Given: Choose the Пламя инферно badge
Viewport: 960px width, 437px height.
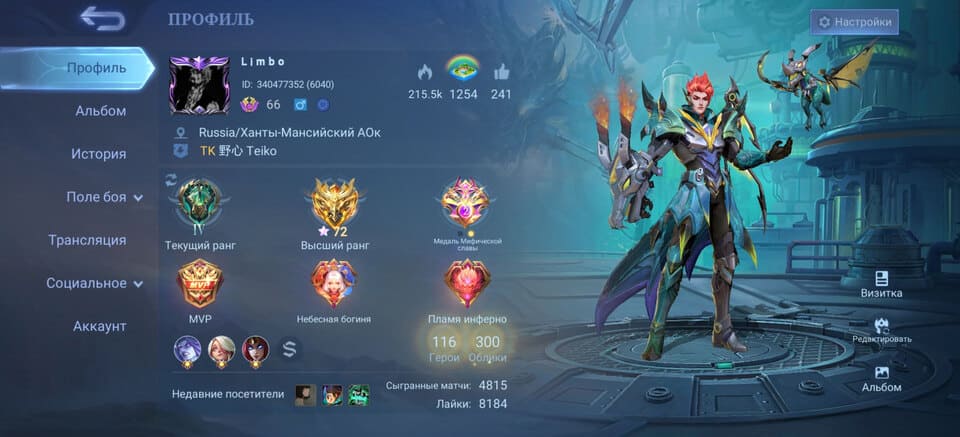Looking at the screenshot, I should tap(466, 284).
